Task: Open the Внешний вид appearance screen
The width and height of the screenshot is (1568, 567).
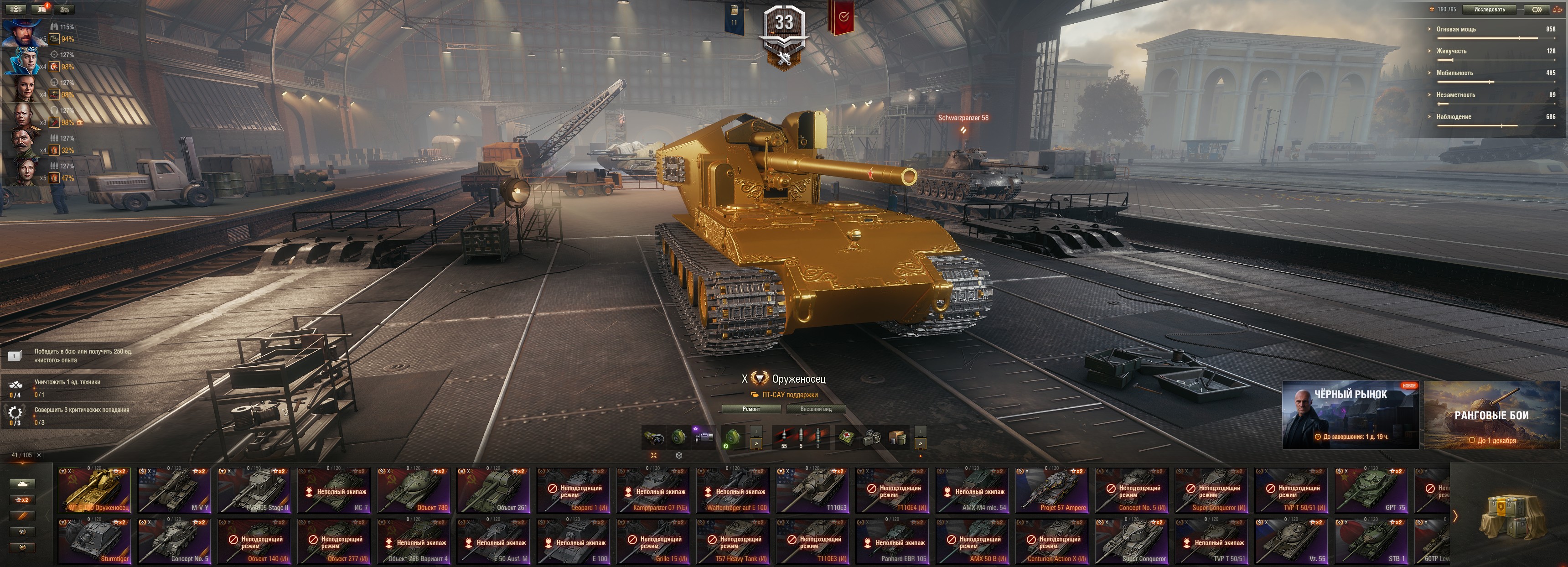Action: (x=816, y=409)
